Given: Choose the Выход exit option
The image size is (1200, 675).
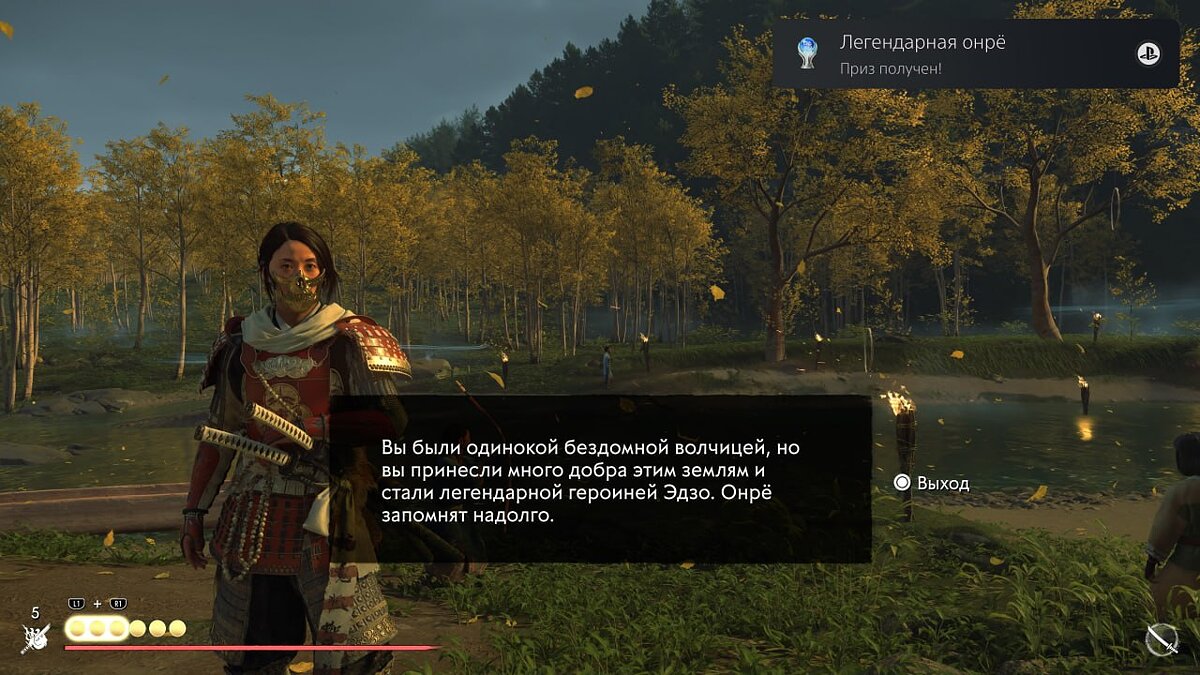Looking at the screenshot, I should [x=931, y=483].
